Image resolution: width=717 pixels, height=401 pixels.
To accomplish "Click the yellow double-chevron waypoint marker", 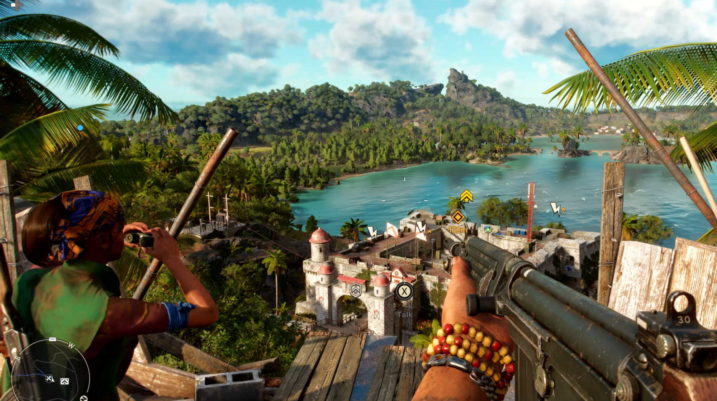I will point(466,196).
